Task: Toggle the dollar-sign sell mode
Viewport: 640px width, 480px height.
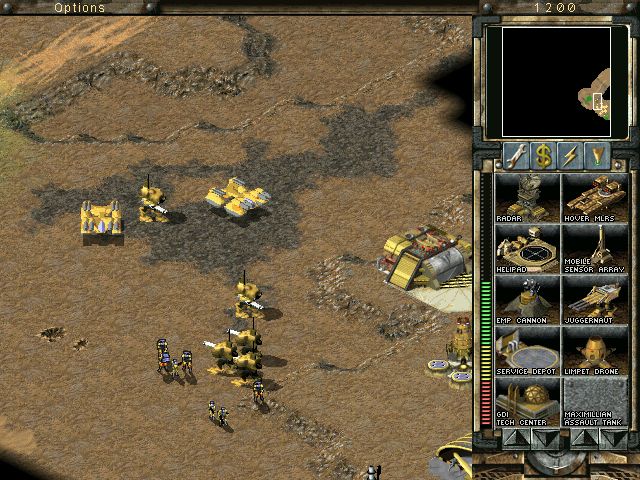Action: click(543, 155)
